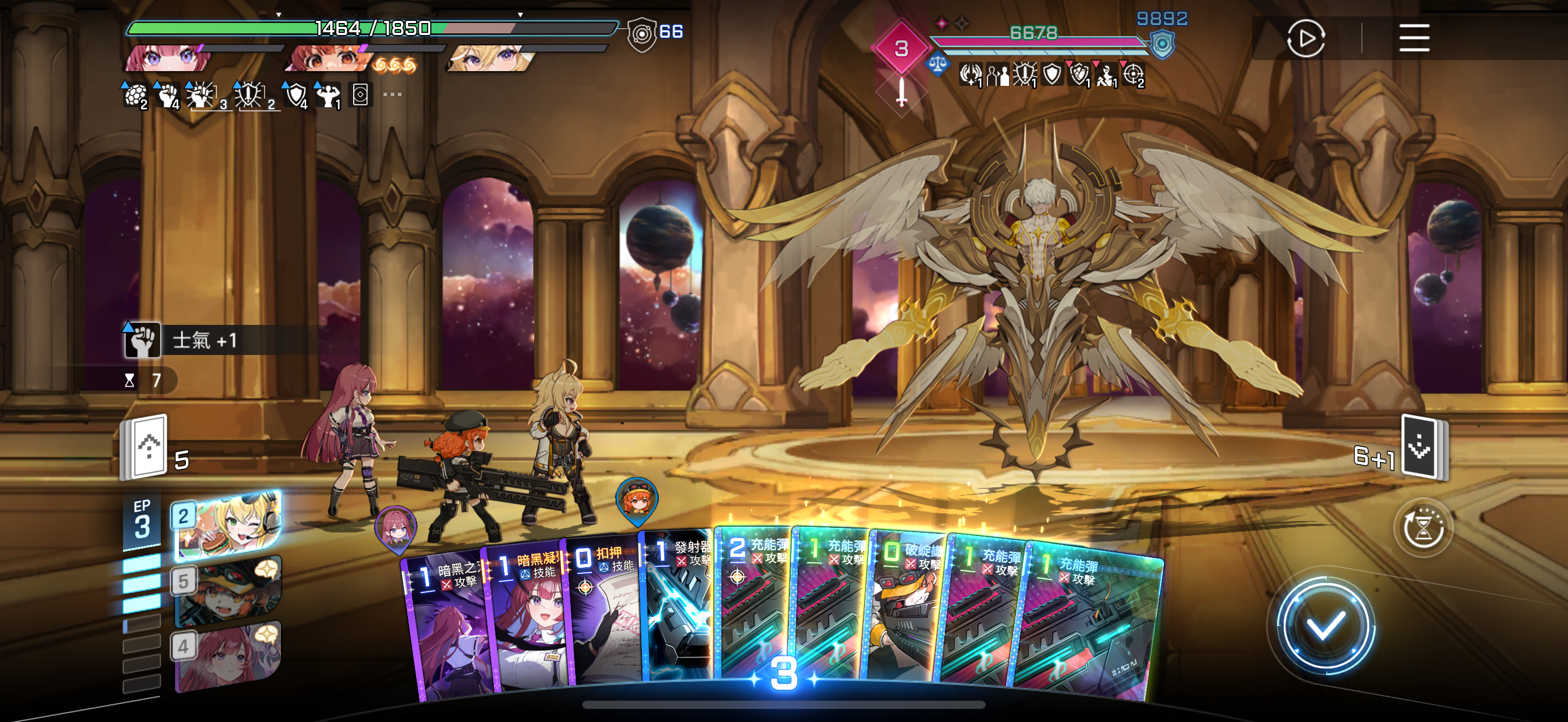The image size is (1568, 722).
Task: Confirm the turn with the blue checkmark button
Action: [x=1325, y=626]
